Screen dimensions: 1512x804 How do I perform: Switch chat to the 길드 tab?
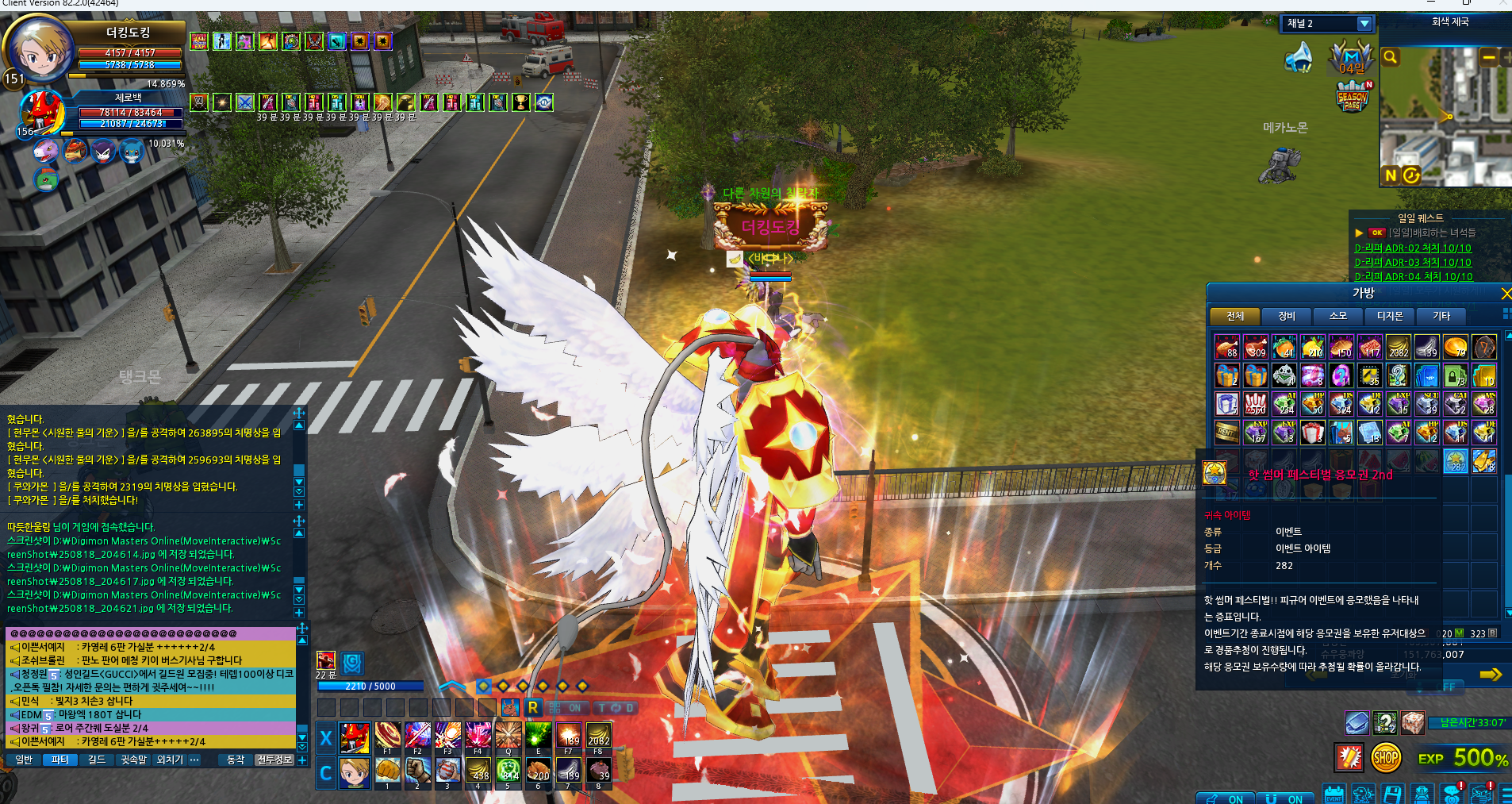tap(96, 760)
